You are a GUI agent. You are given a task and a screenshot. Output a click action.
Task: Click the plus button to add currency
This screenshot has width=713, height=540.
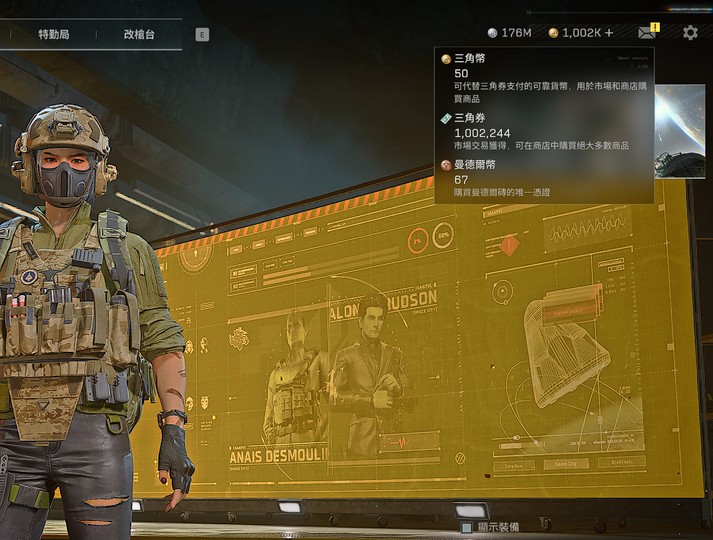(609, 33)
